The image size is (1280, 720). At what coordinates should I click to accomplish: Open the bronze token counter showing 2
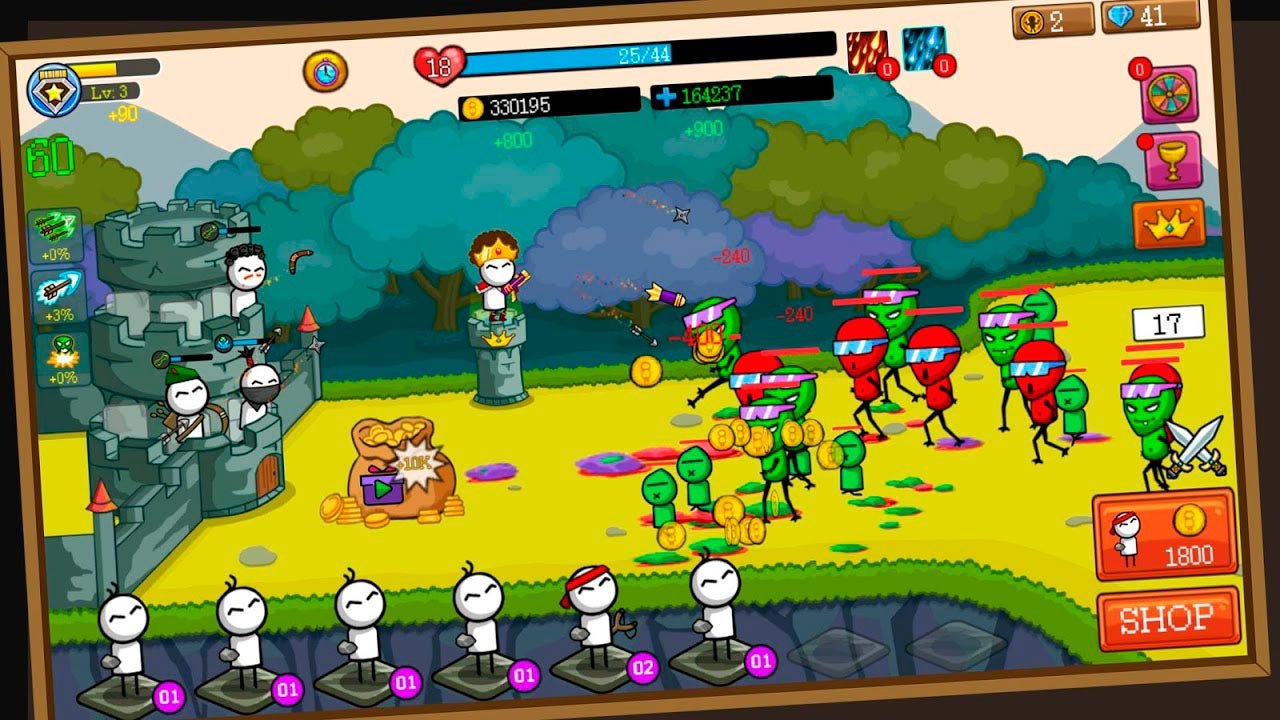pyautogui.click(x=1051, y=21)
